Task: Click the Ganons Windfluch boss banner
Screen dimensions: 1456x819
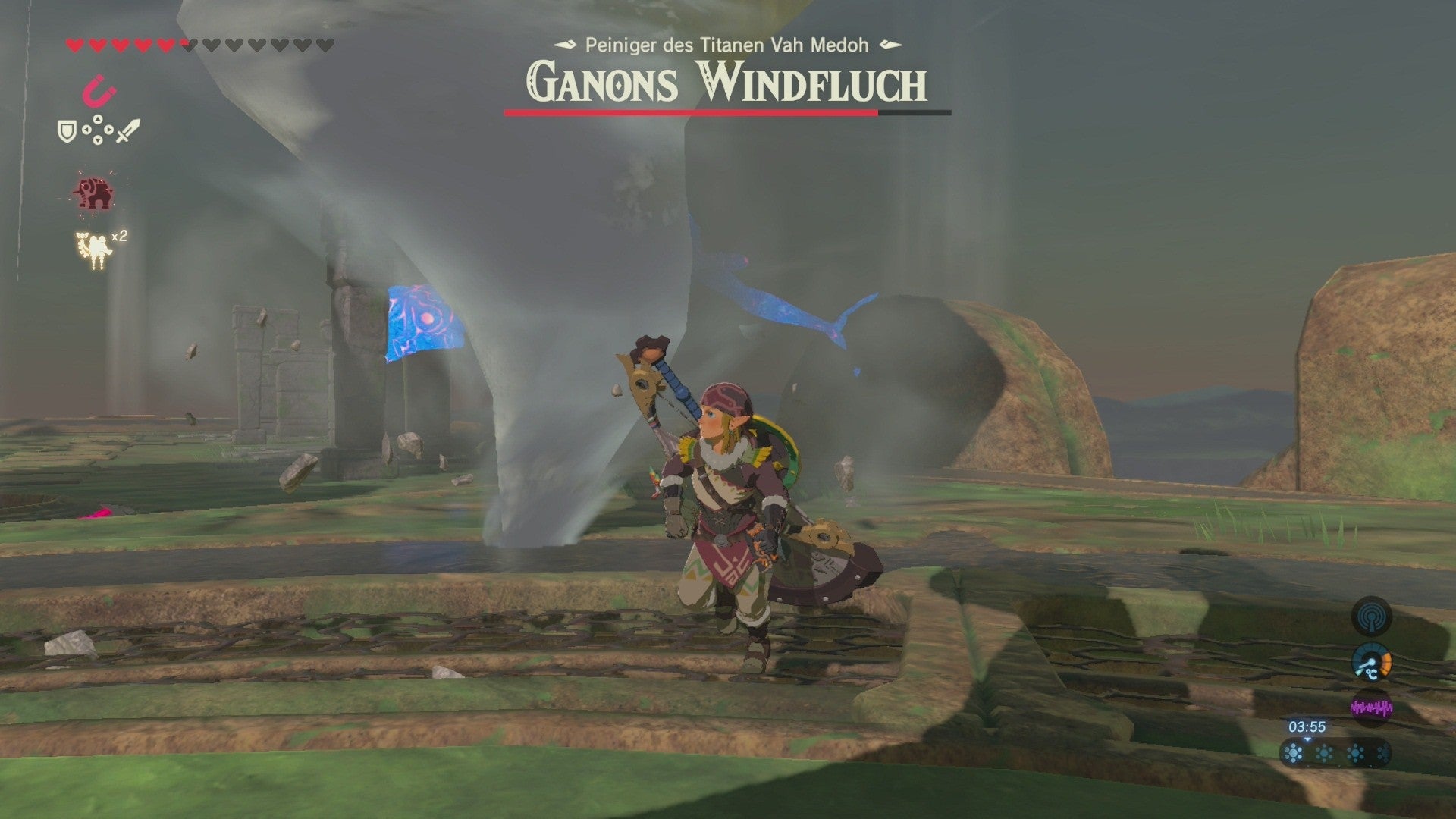Action: (x=726, y=83)
